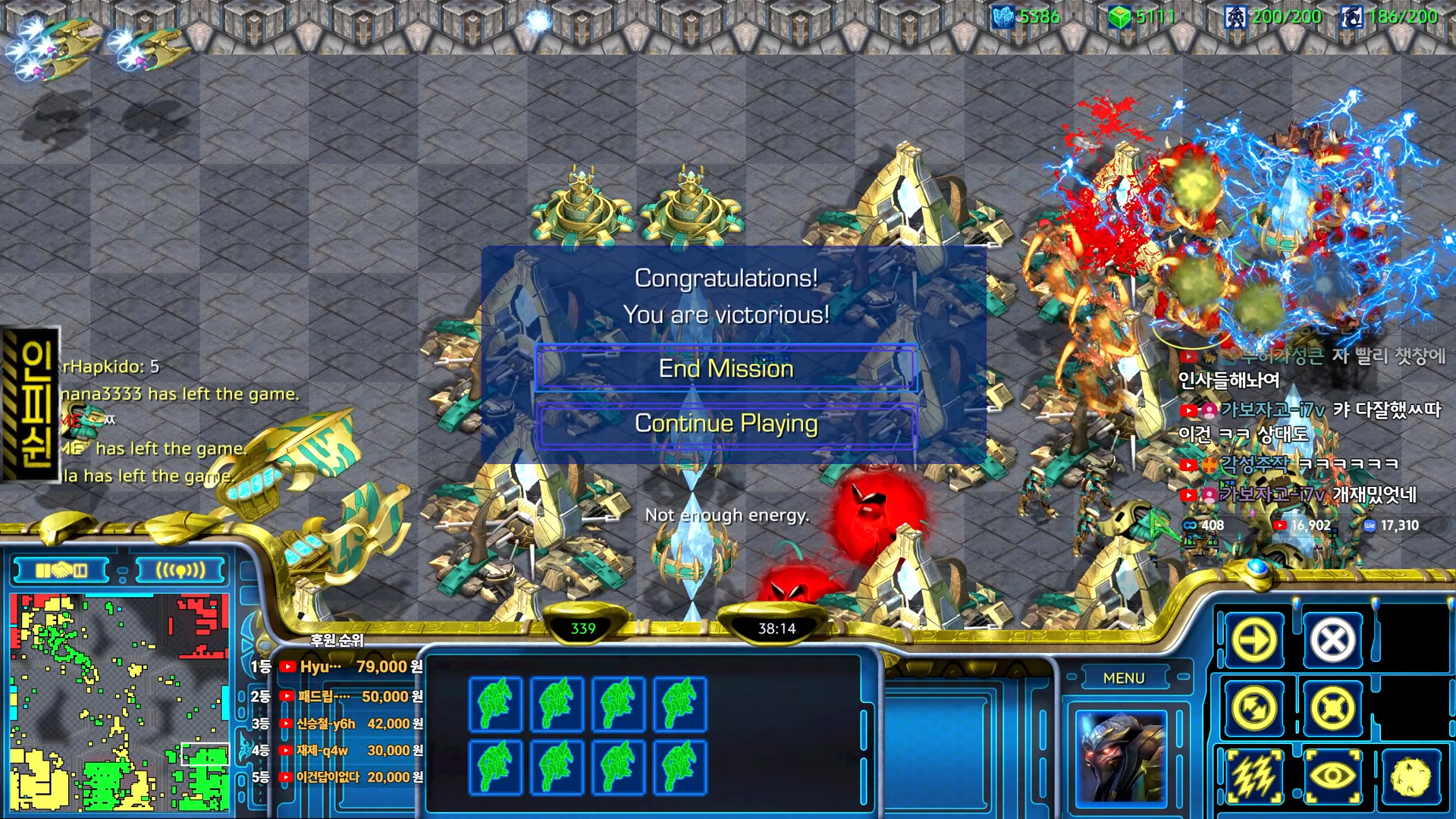Click the End Mission button
Viewport: 1456px width, 819px height.
pos(726,369)
